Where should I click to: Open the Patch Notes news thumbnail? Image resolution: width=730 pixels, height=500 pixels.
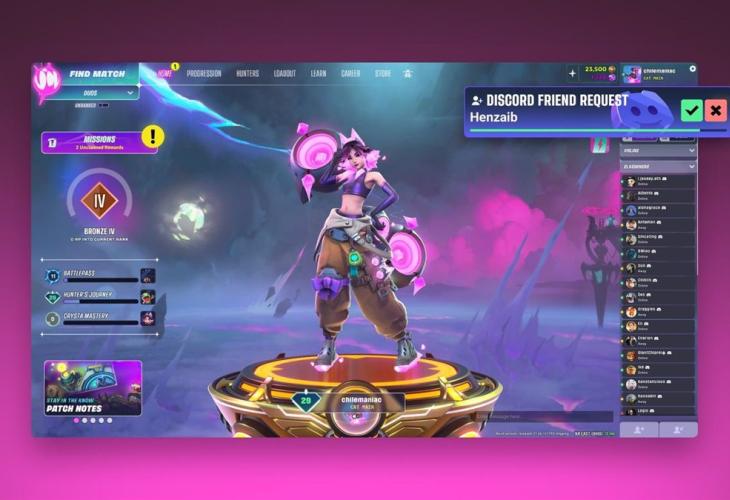pyautogui.click(x=93, y=387)
